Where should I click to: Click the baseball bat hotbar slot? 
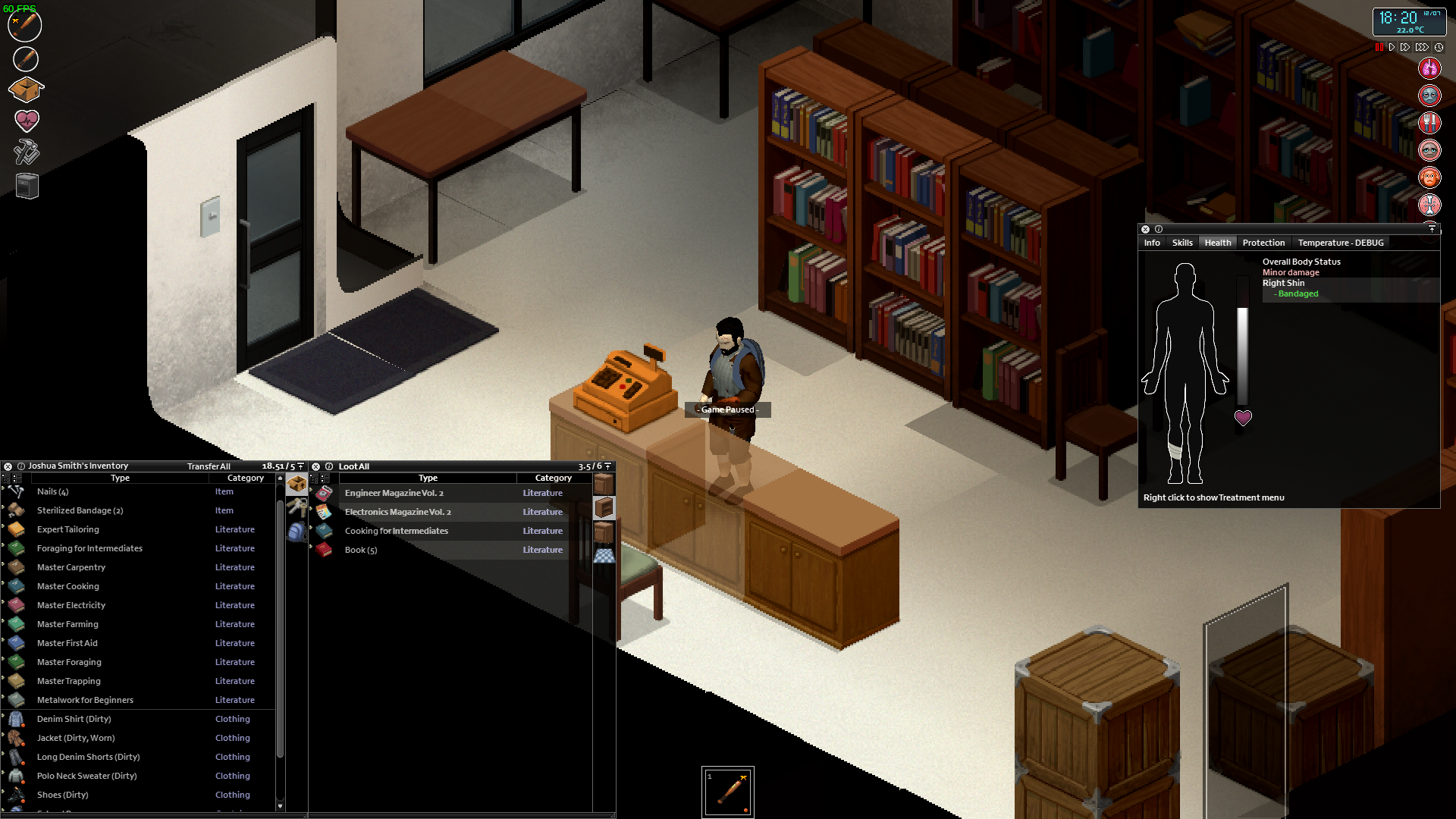coord(728,792)
